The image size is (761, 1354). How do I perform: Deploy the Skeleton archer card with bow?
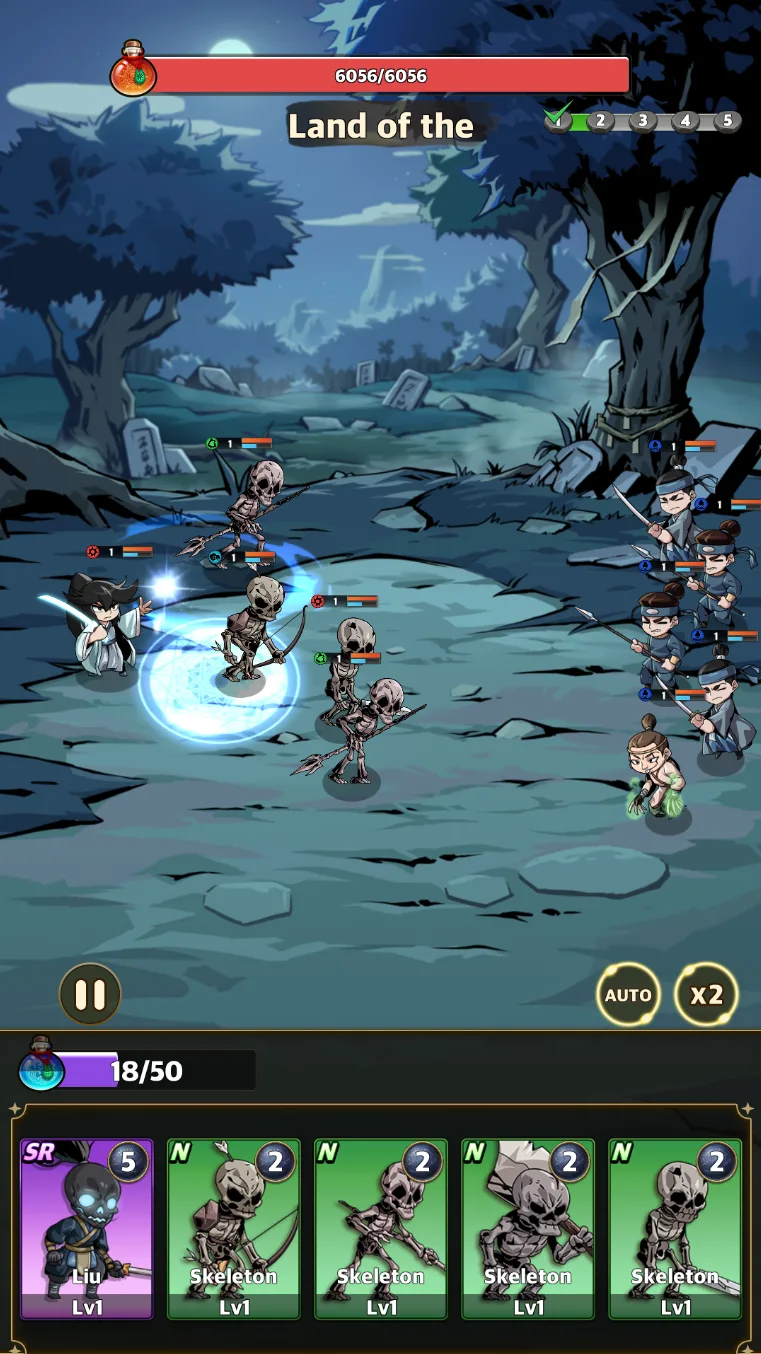(234, 1229)
